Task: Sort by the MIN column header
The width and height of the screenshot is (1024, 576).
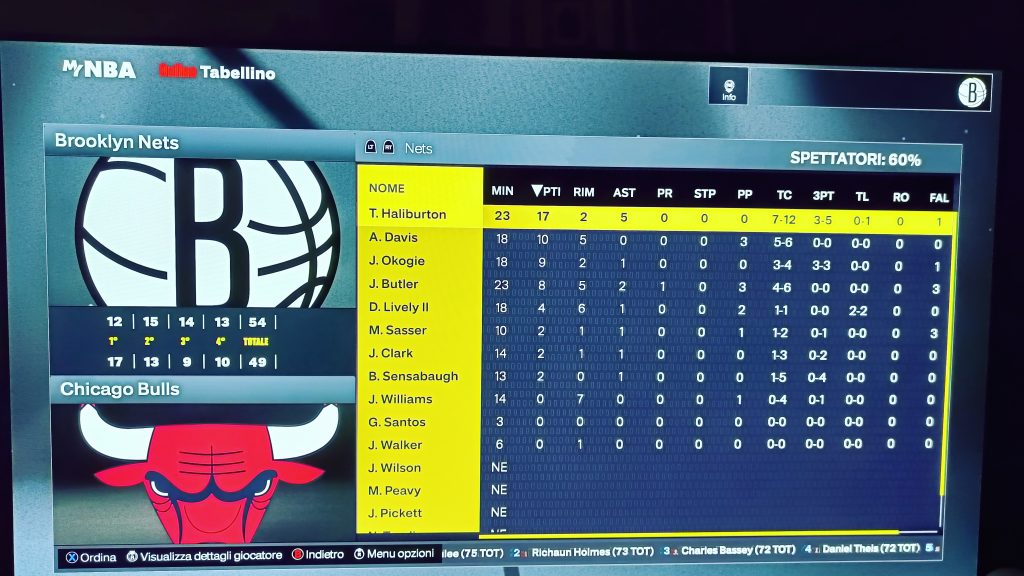Action: point(502,192)
